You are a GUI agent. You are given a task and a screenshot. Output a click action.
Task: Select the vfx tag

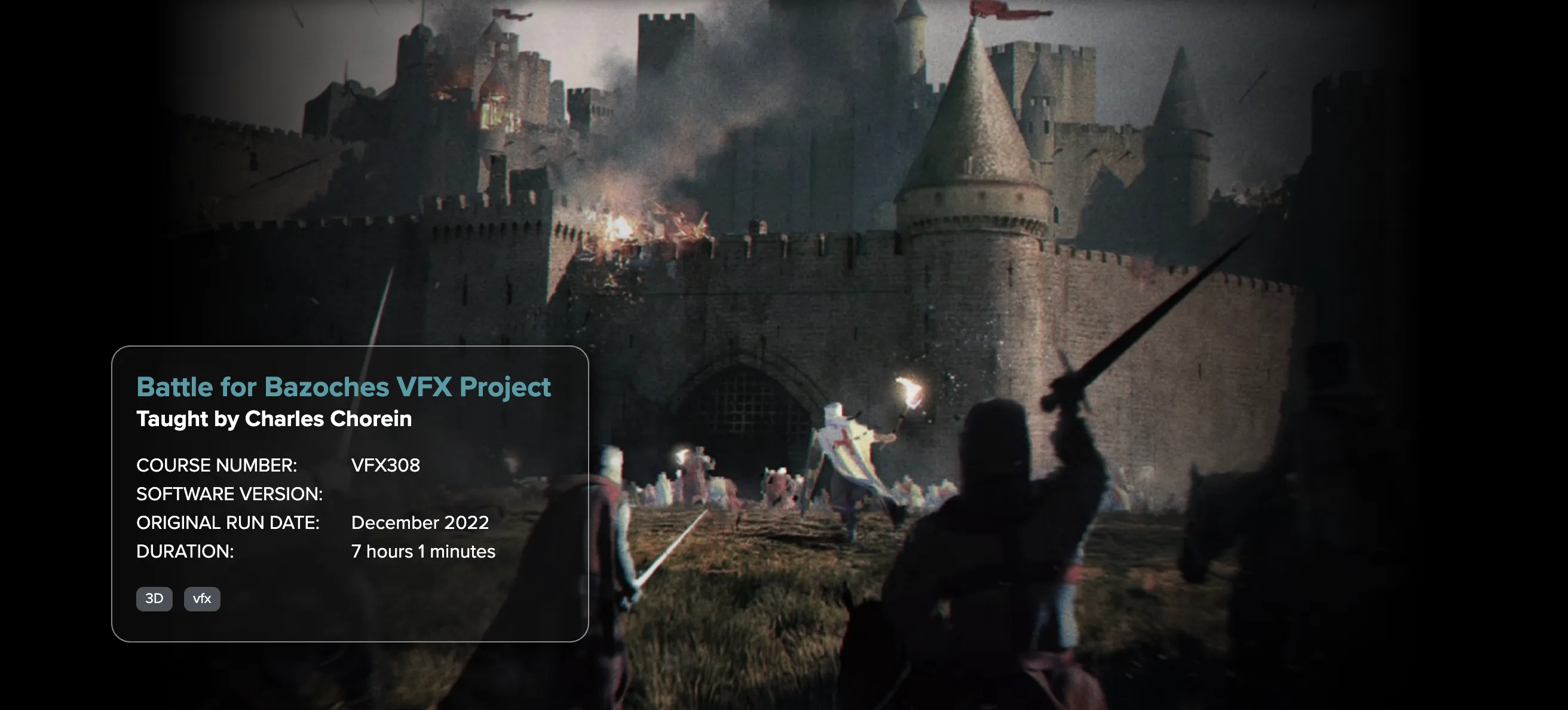click(201, 599)
